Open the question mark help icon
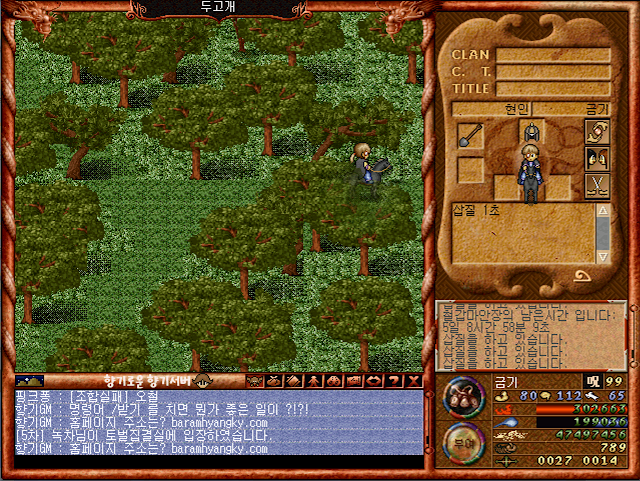This screenshot has height=481, width=640. pos(394,381)
